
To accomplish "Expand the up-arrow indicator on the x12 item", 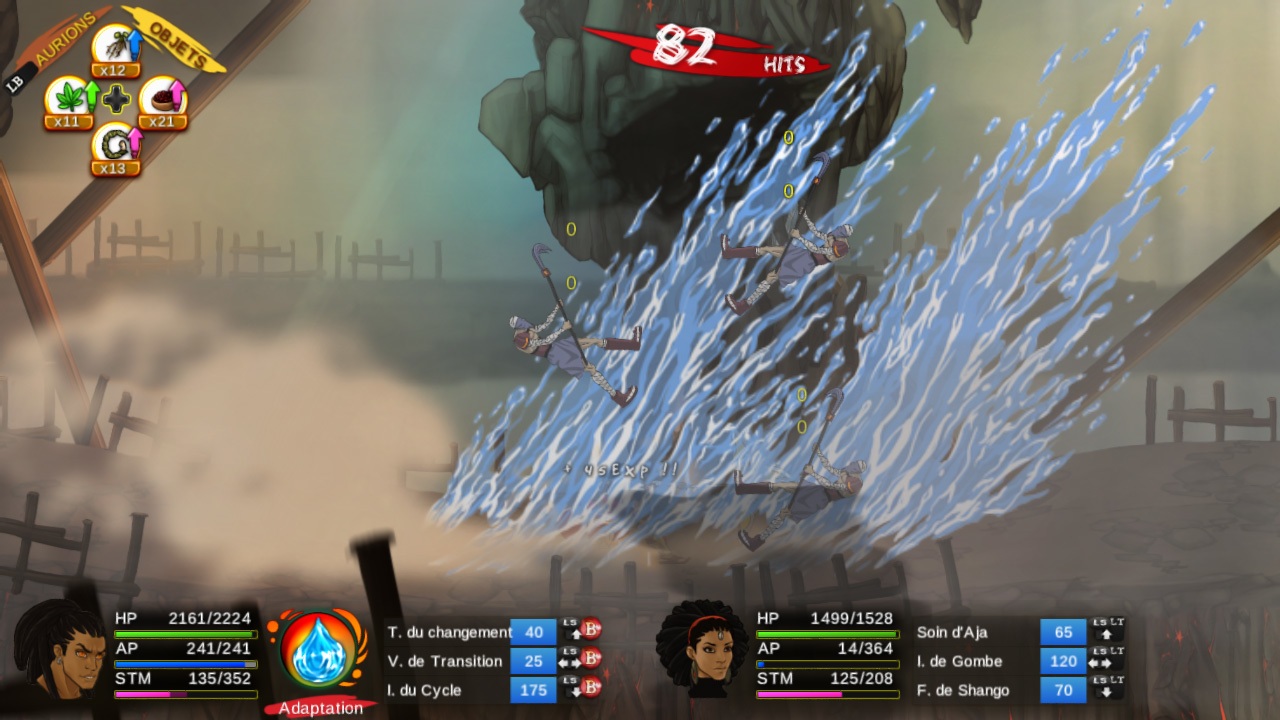I will coord(135,44).
